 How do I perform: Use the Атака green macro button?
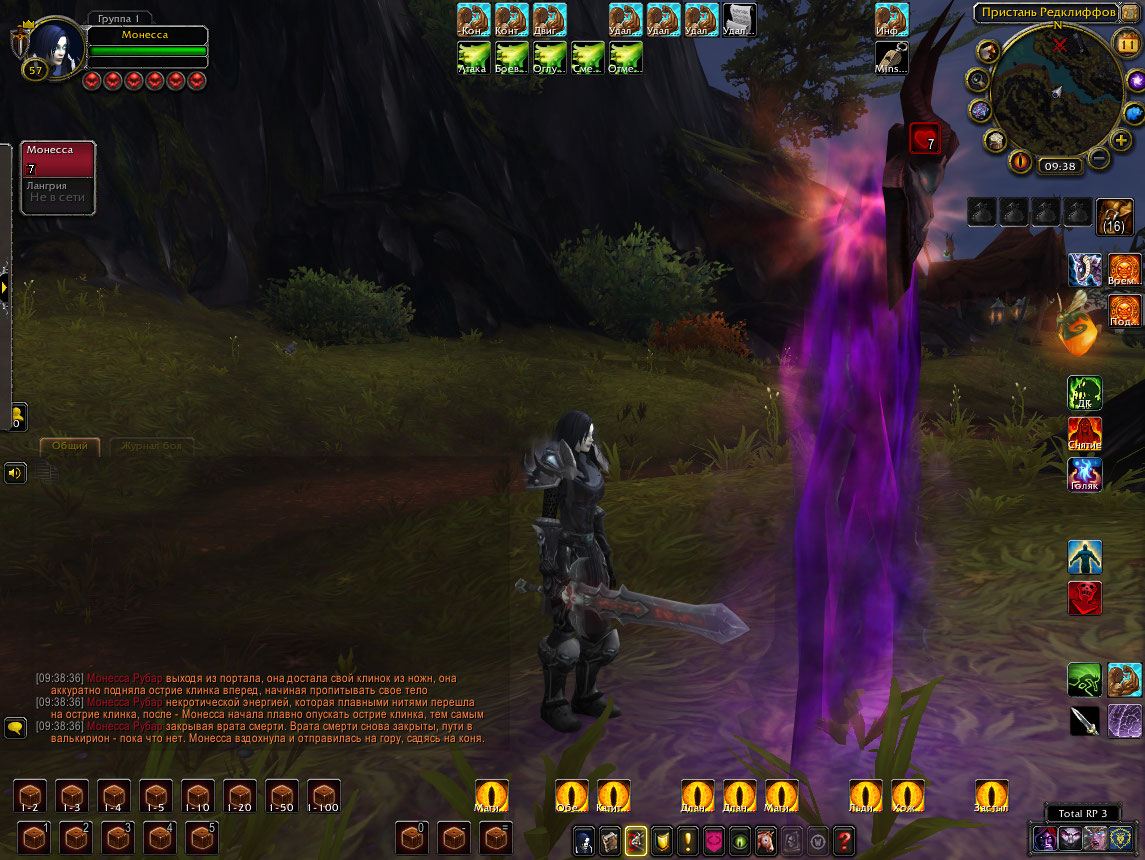[473, 58]
